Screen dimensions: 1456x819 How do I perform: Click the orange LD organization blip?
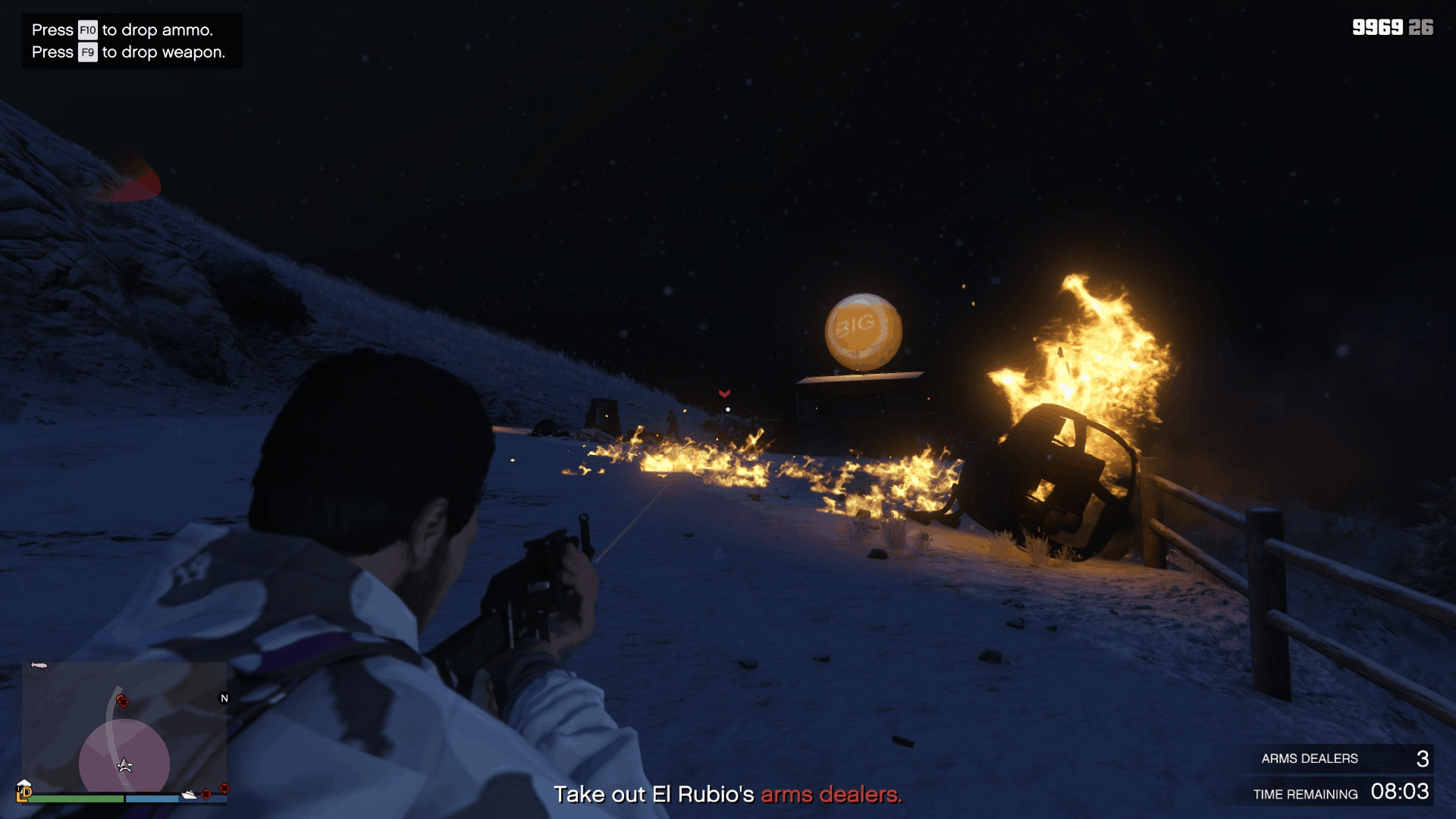tap(24, 794)
